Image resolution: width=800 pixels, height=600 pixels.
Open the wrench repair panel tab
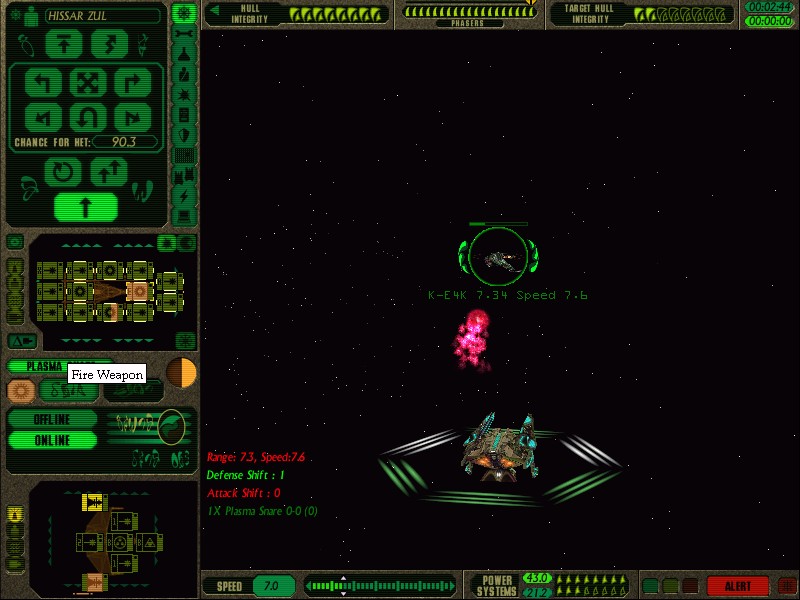point(184,33)
